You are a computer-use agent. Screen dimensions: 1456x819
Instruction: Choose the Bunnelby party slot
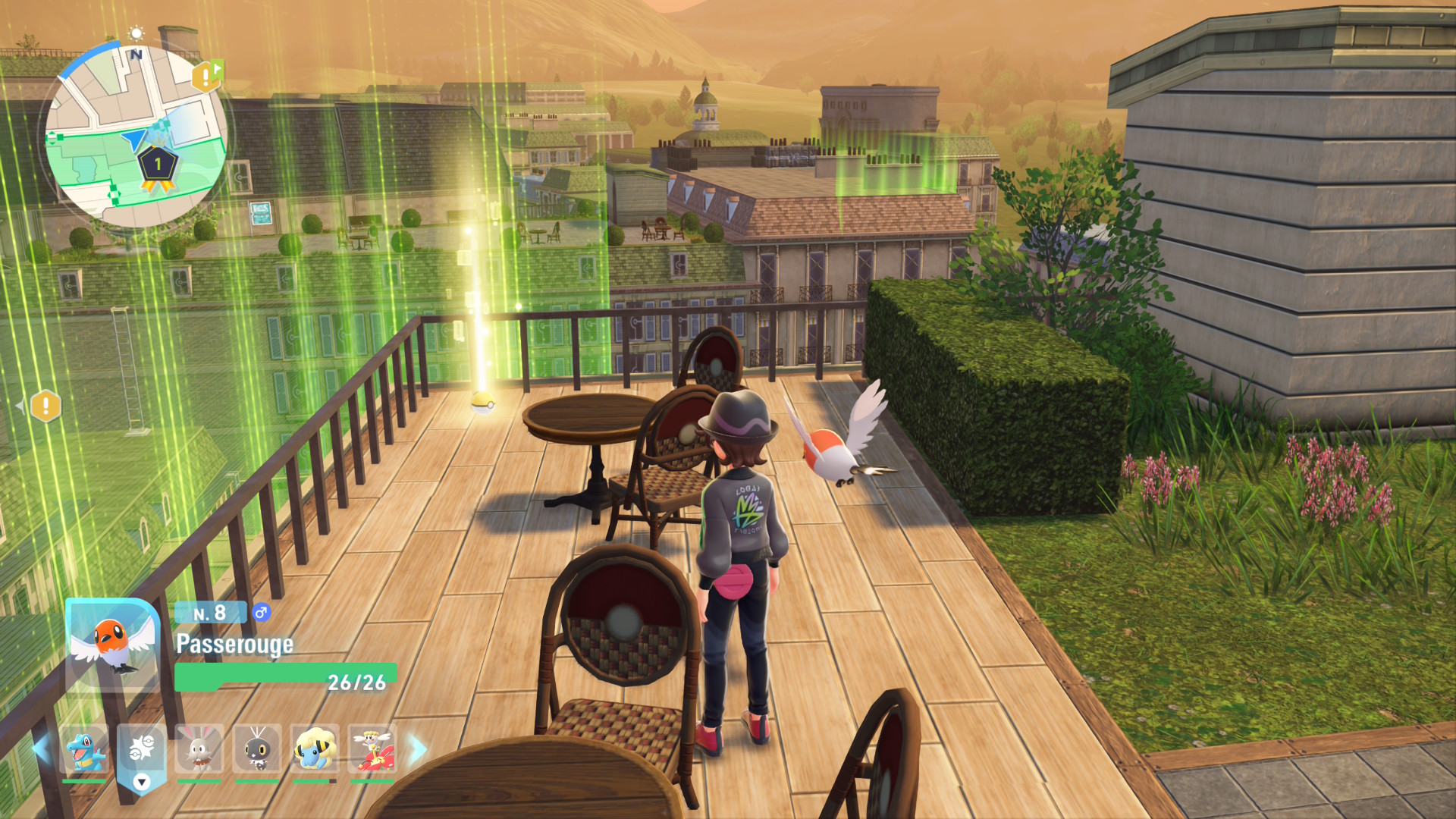(x=199, y=749)
